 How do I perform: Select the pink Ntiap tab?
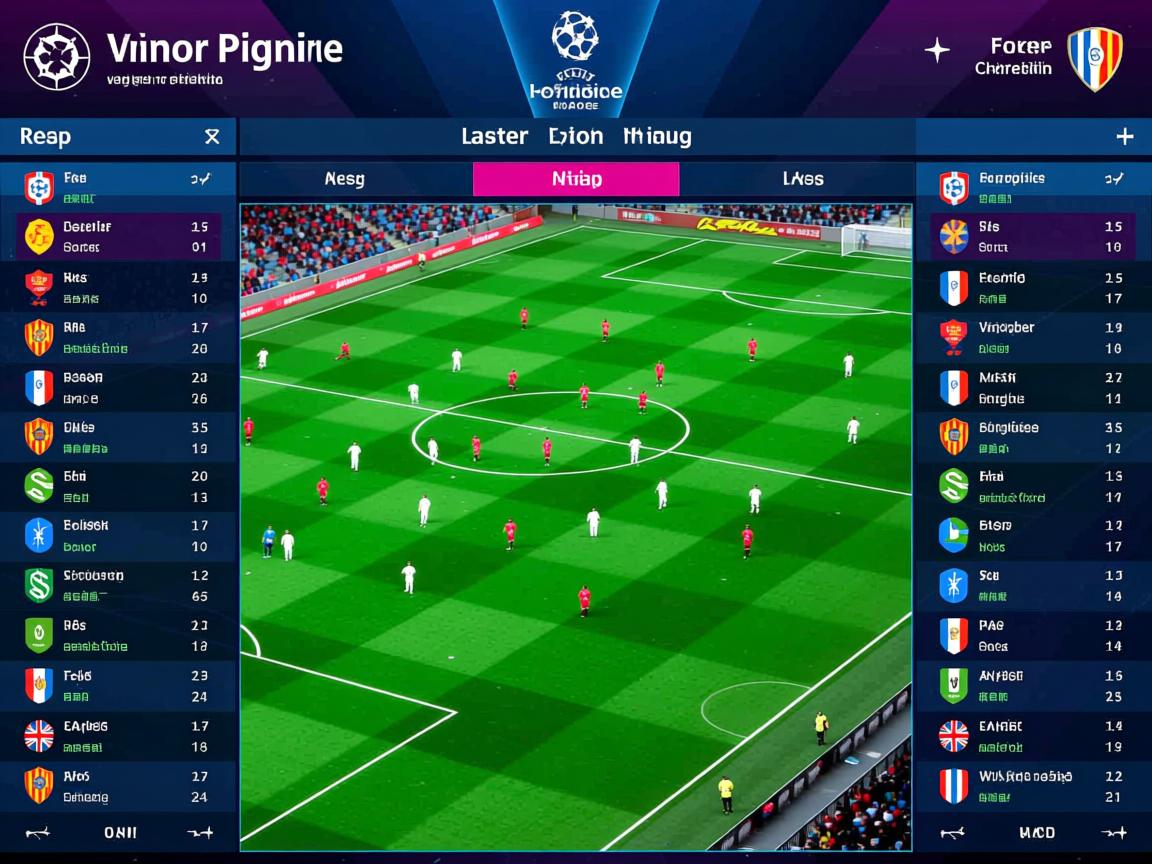tap(576, 179)
